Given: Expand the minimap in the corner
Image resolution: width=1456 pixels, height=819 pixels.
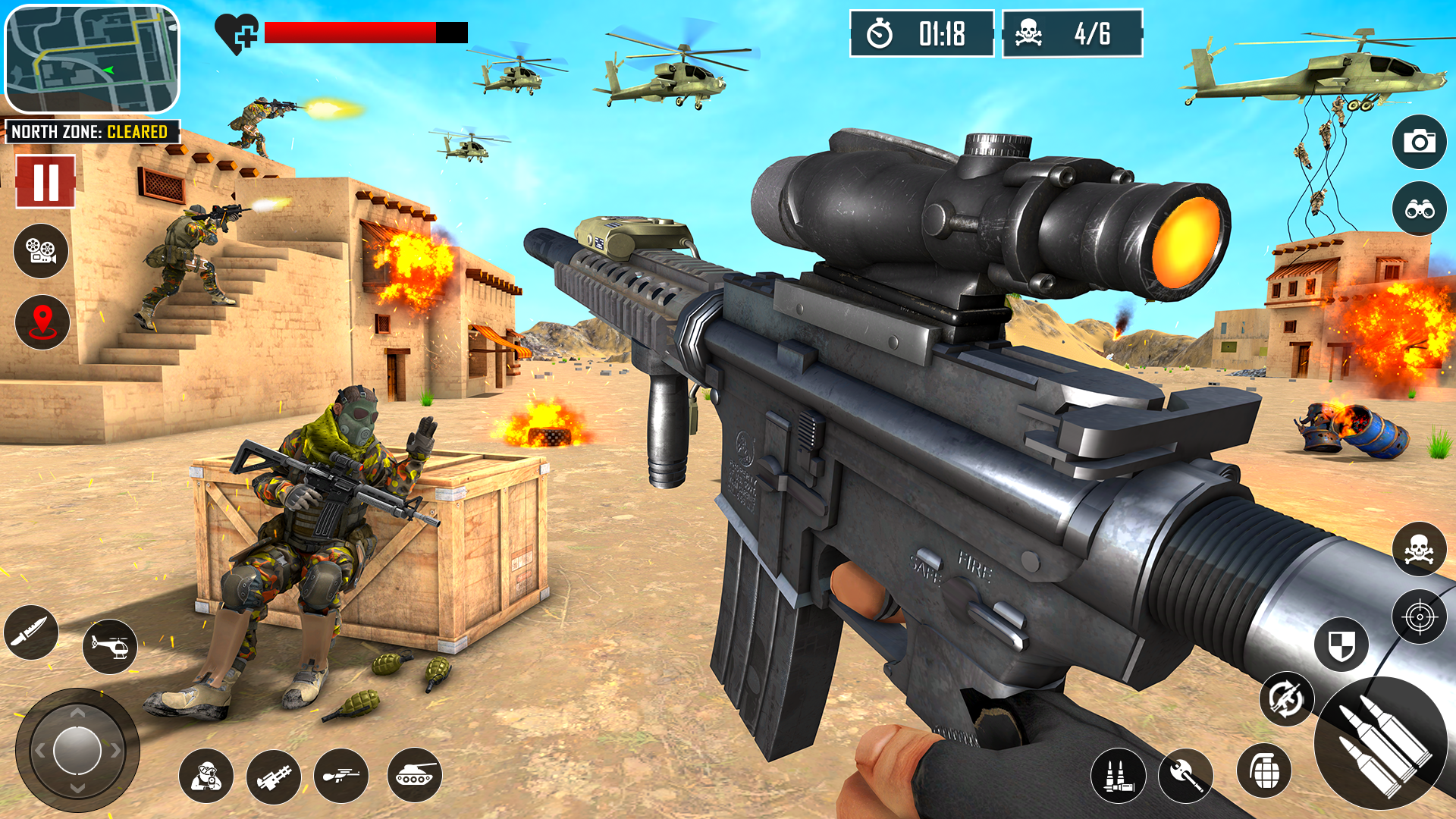Looking at the screenshot, I should click(91, 57).
